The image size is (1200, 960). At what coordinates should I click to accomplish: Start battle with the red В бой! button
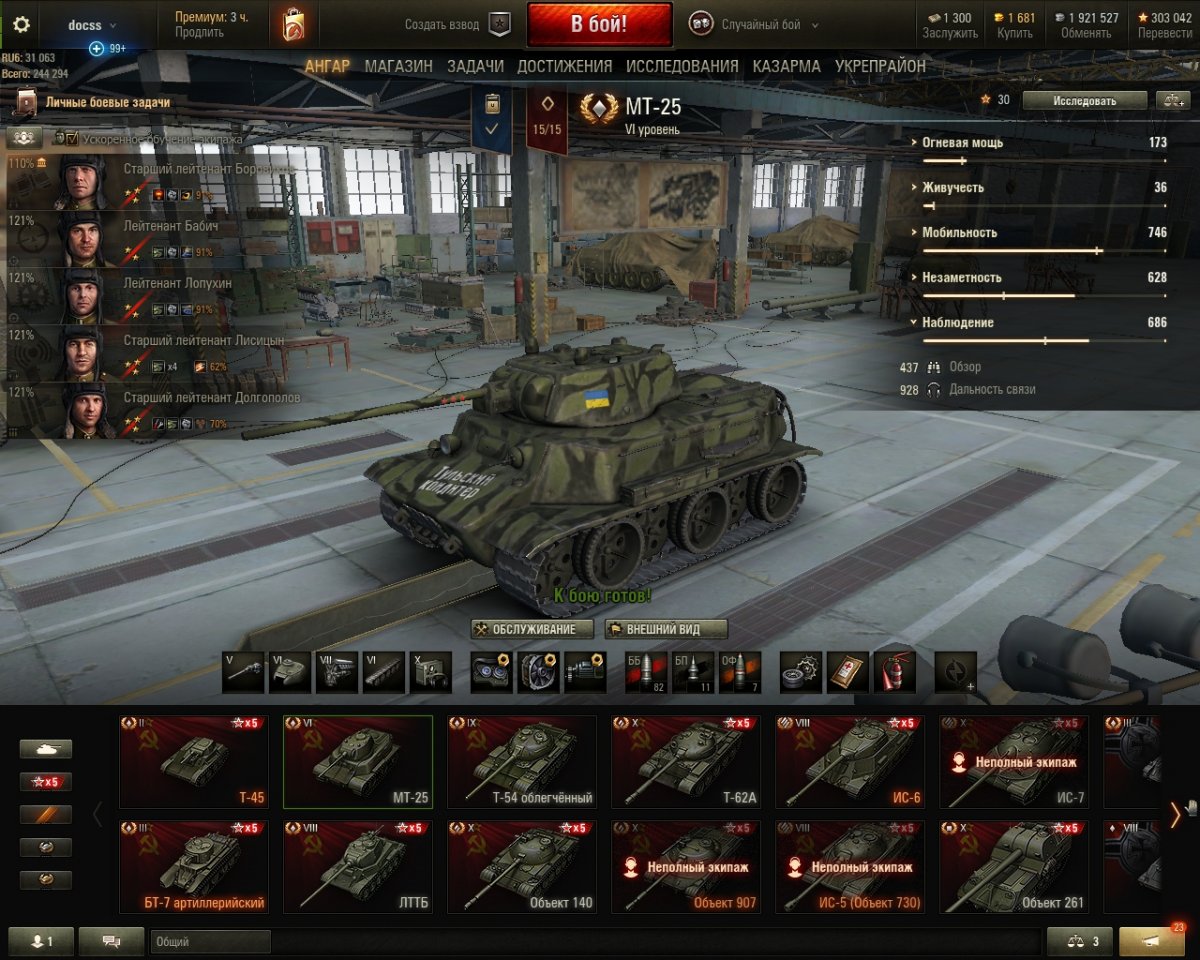coord(599,25)
